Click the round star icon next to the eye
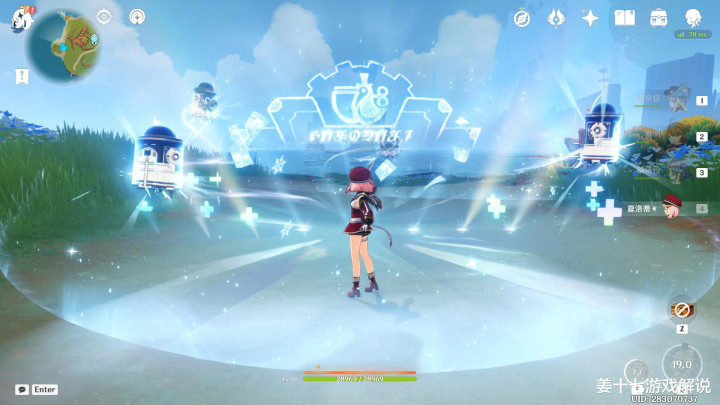Image resolution: width=720 pixels, height=405 pixels. (x=137, y=17)
